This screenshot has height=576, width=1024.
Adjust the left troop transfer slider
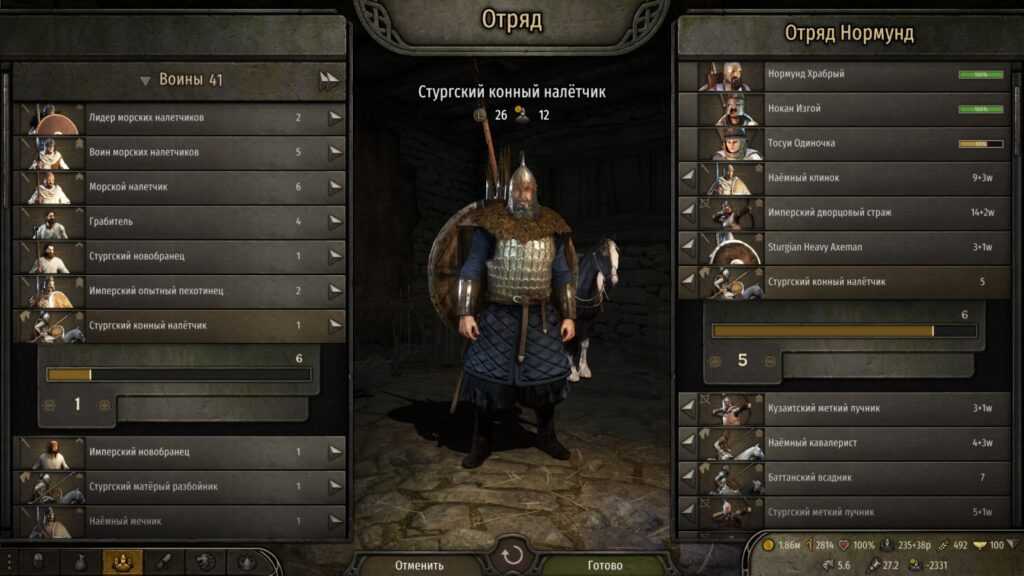179,374
